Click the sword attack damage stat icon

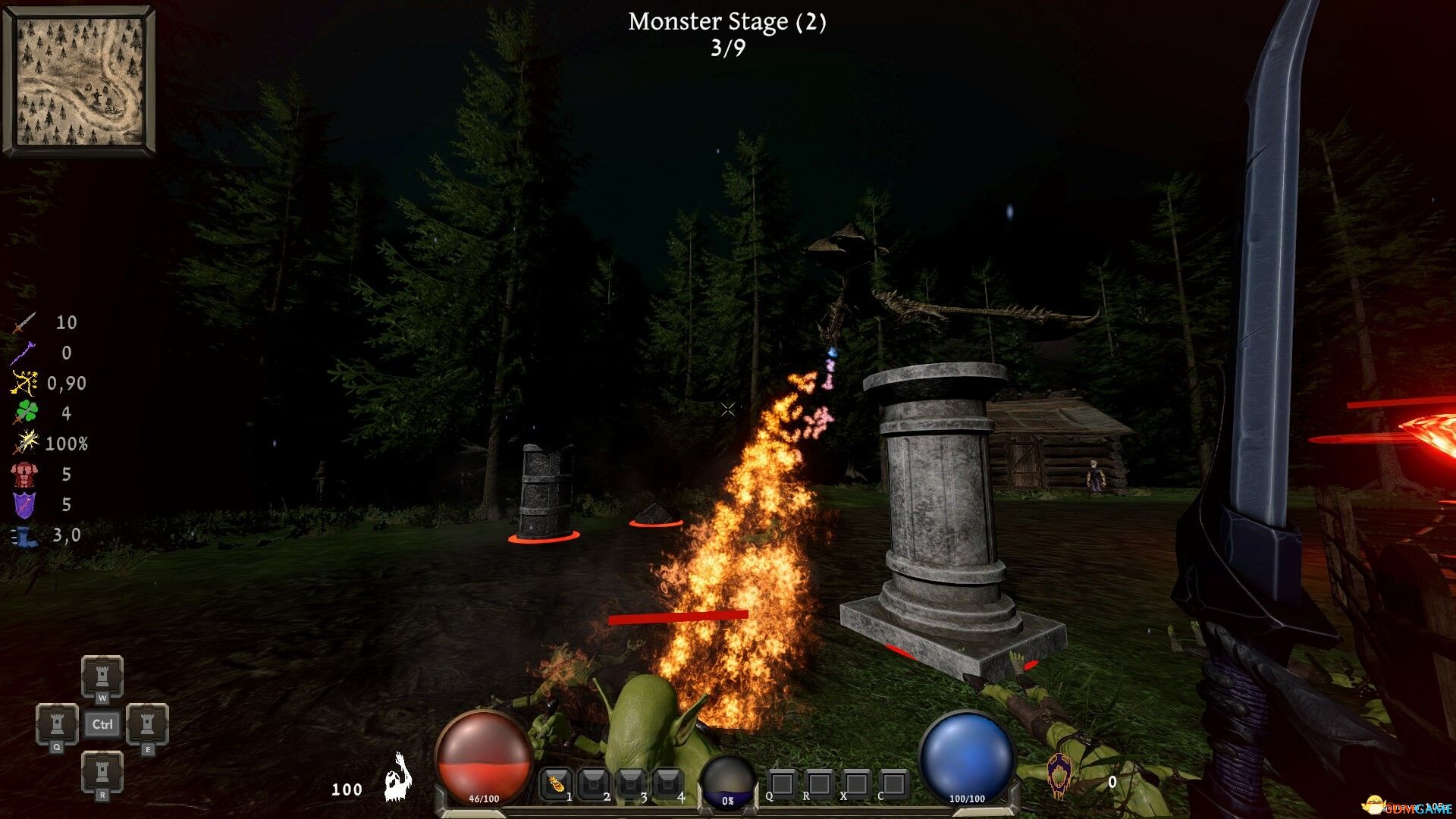(x=24, y=323)
